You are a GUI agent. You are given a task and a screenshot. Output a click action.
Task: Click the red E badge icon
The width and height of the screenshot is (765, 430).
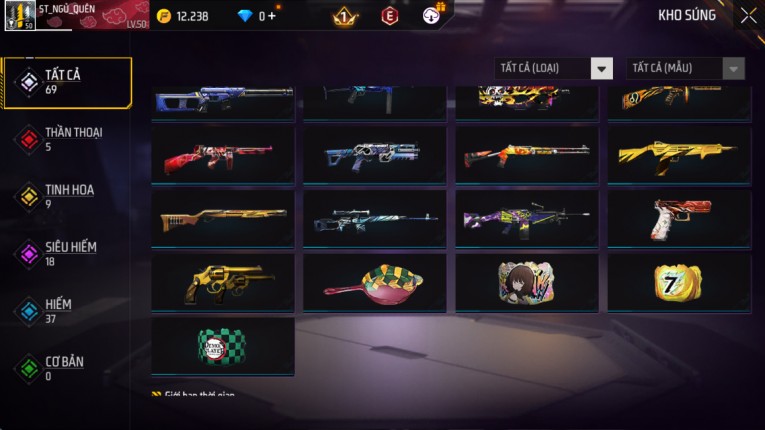[x=389, y=15]
